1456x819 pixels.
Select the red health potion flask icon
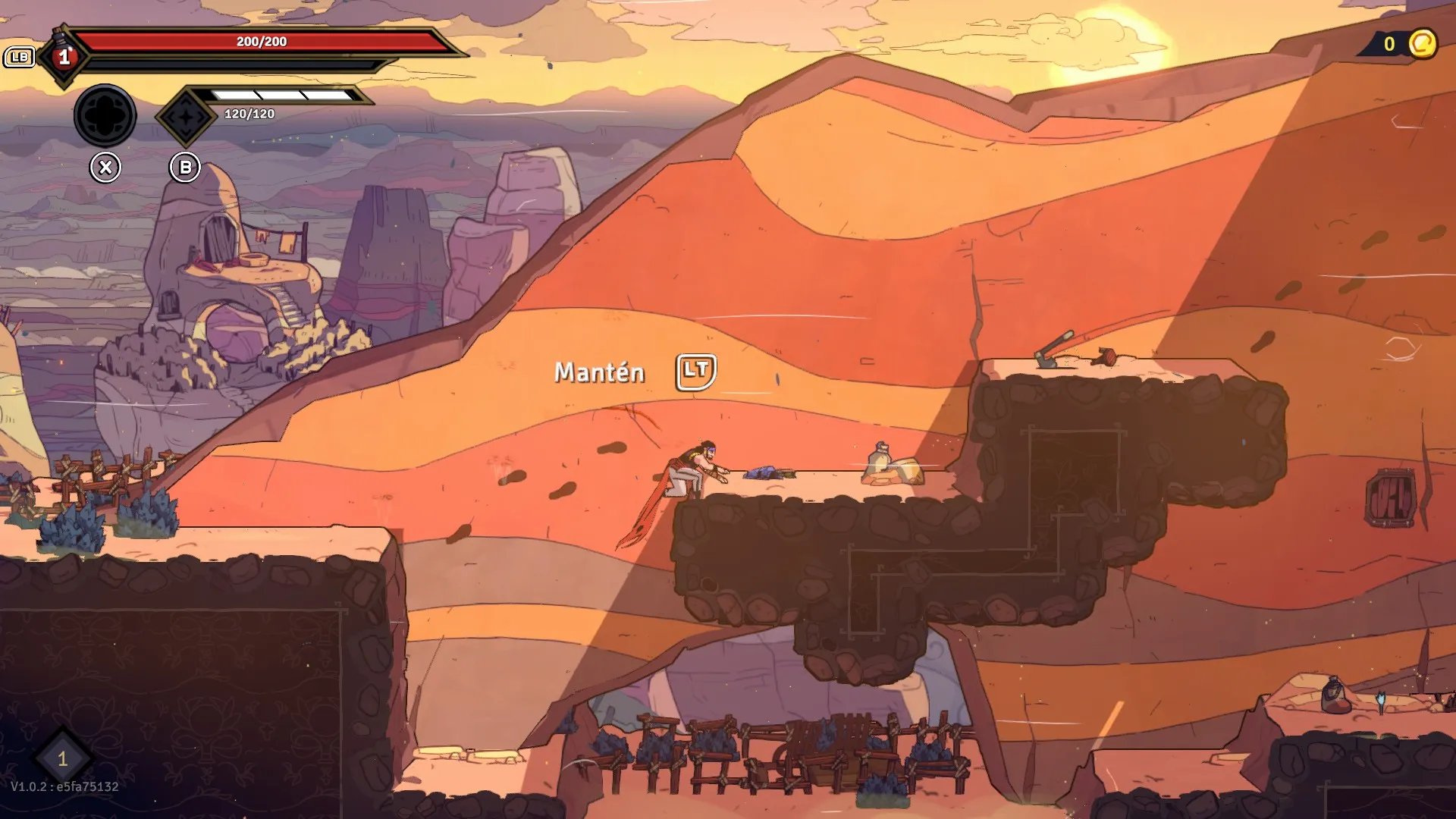pyautogui.click(x=64, y=55)
